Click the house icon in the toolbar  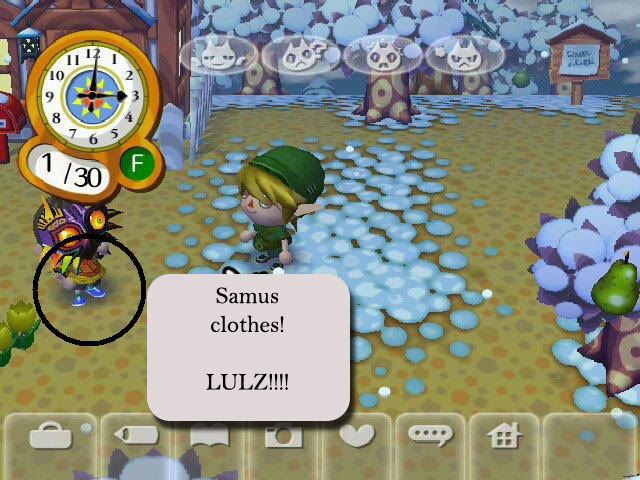[x=505, y=437]
